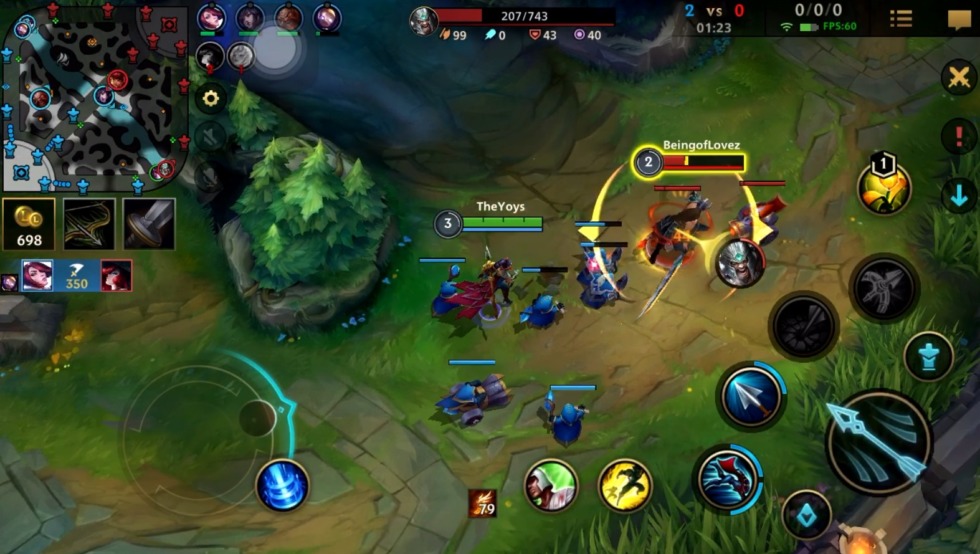Tap the minimap
Image resolution: width=980 pixels, height=554 pixels.
coord(95,97)
